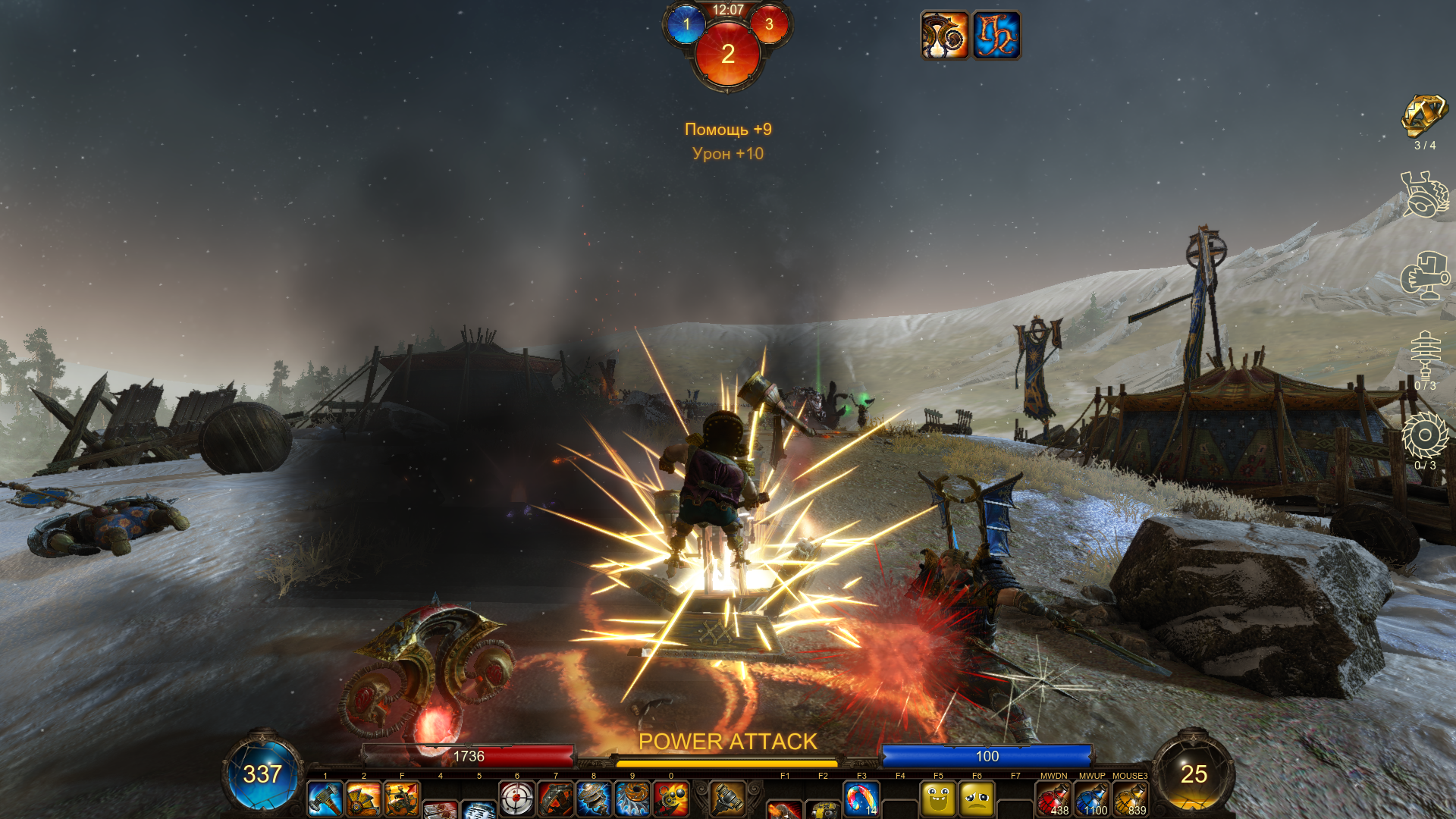Viewport: 1456px width, 819px height.
Task: Activate the hammer strike ability in slot 1
Action: click(x=325, y=799)
